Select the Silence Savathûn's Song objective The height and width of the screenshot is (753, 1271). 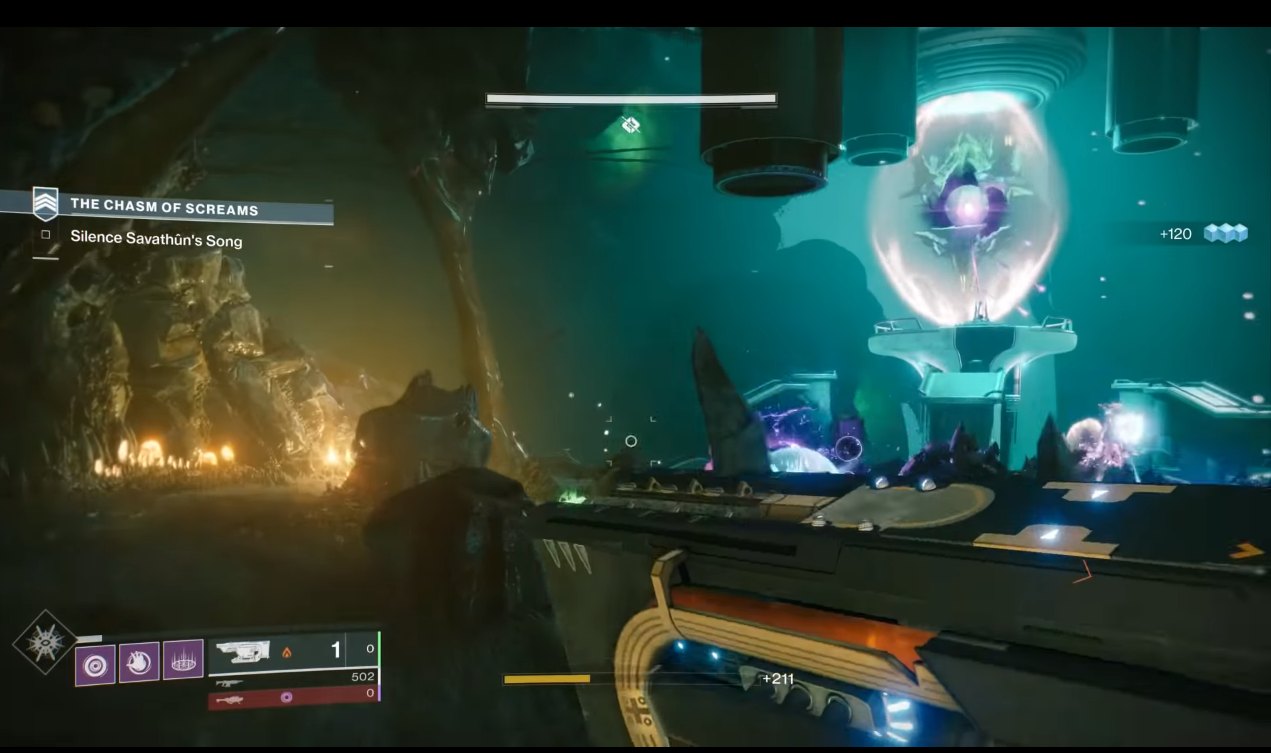pyautogui.click(x=156, y=240)
